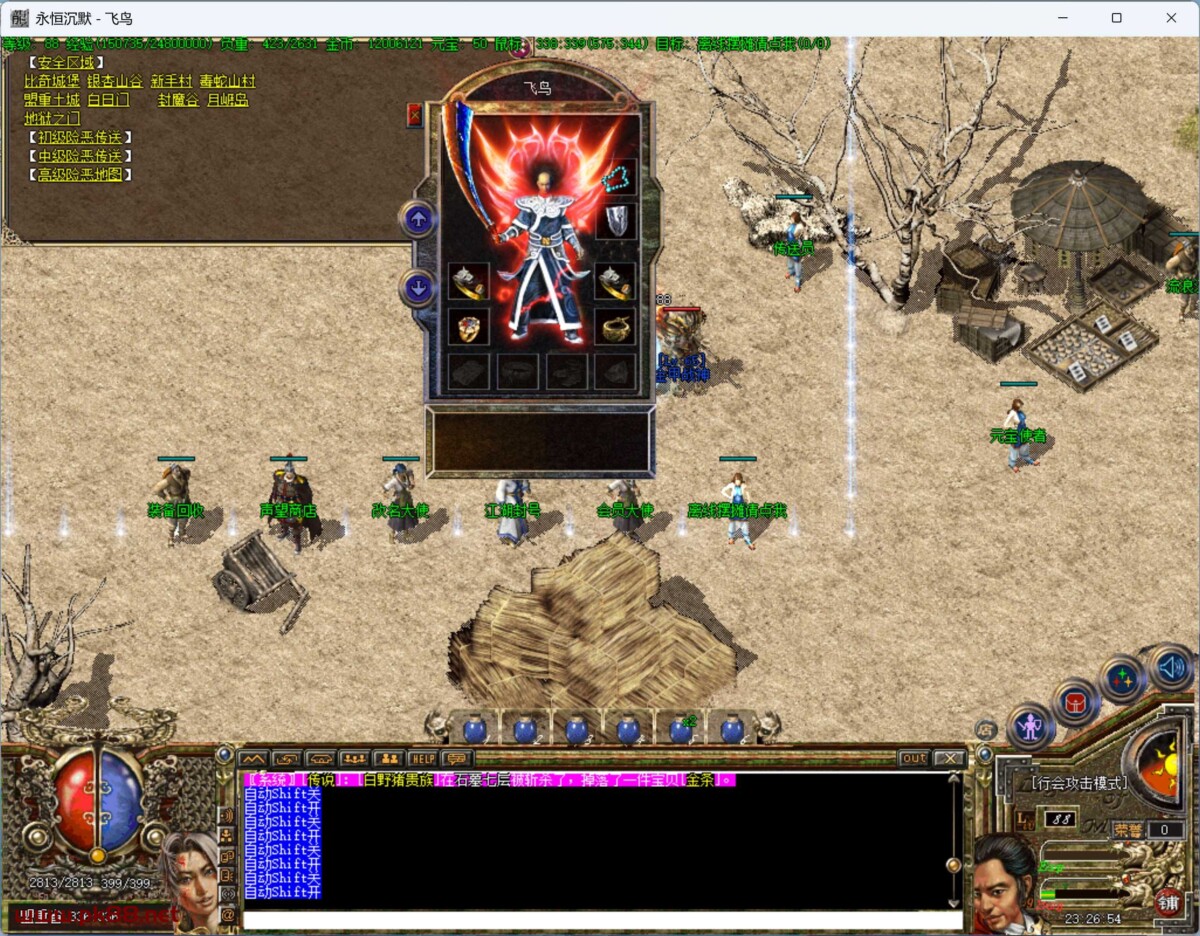This screenshot has height=936, width=1200.
Task: Toggle the speaker sound button
Action: [x=1171, y=667]
